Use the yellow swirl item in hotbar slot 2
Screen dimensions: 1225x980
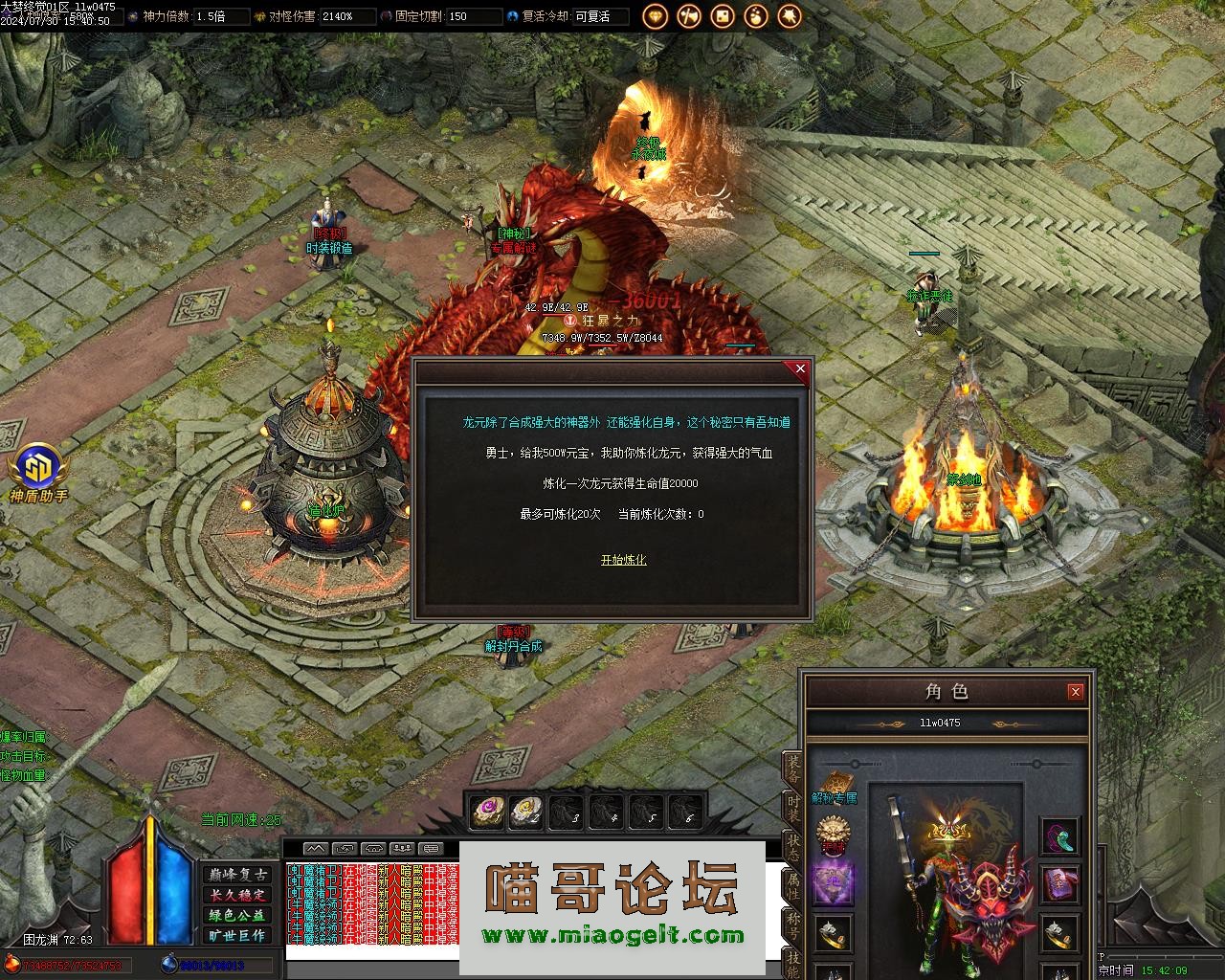(x=527, y=813)
